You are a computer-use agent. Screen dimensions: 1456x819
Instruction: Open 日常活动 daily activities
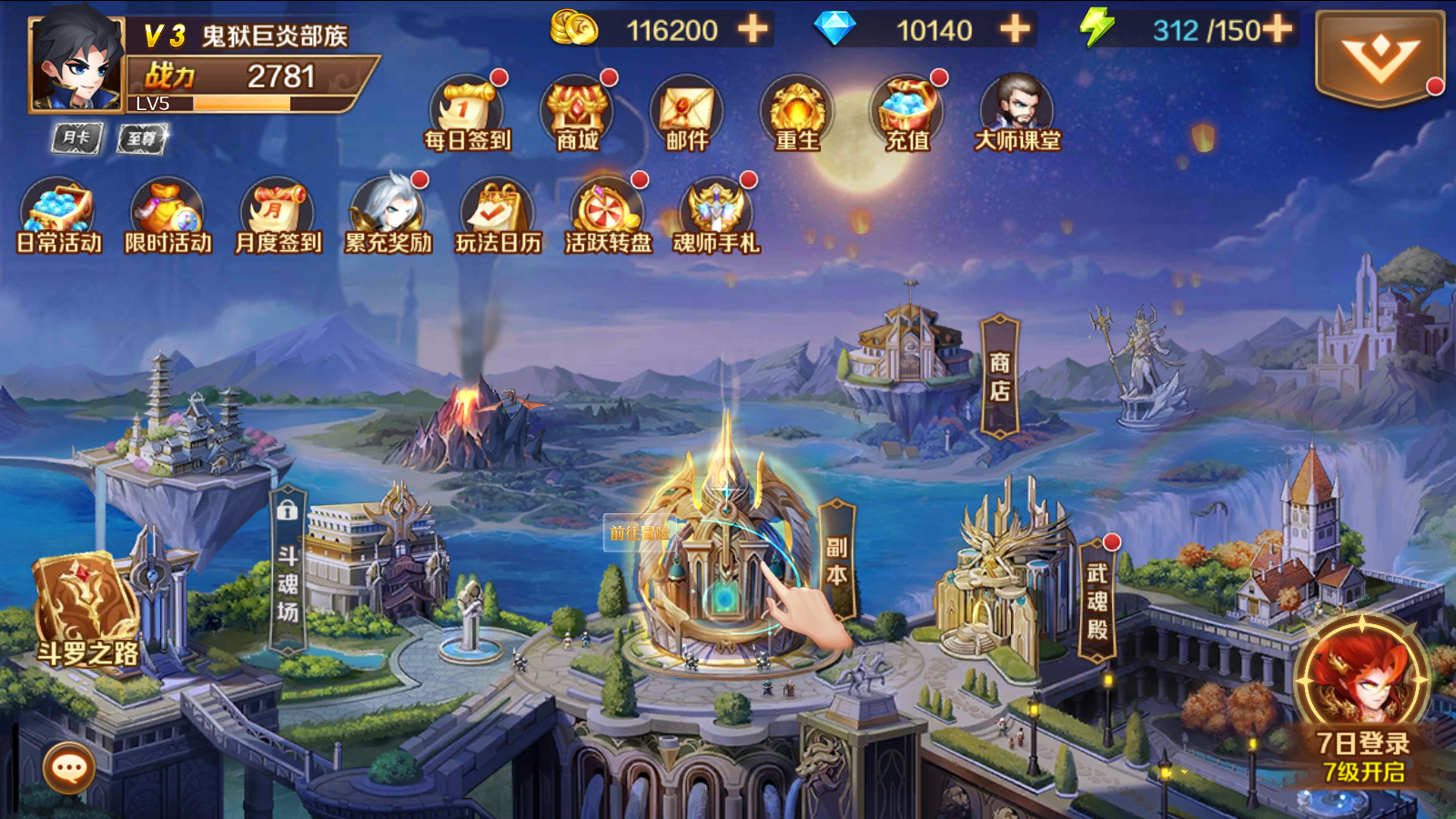click(58, 216)
